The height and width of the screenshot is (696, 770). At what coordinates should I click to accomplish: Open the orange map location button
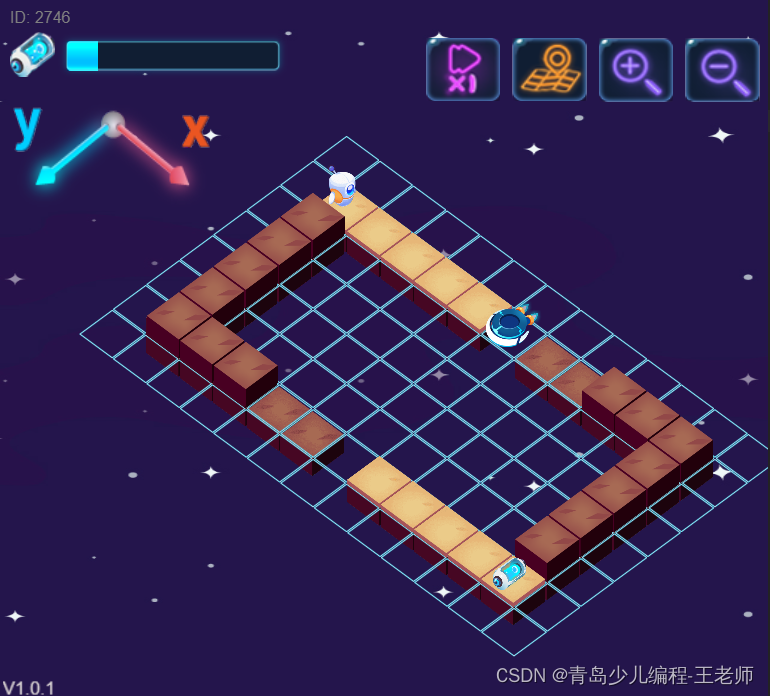point(549,69)
